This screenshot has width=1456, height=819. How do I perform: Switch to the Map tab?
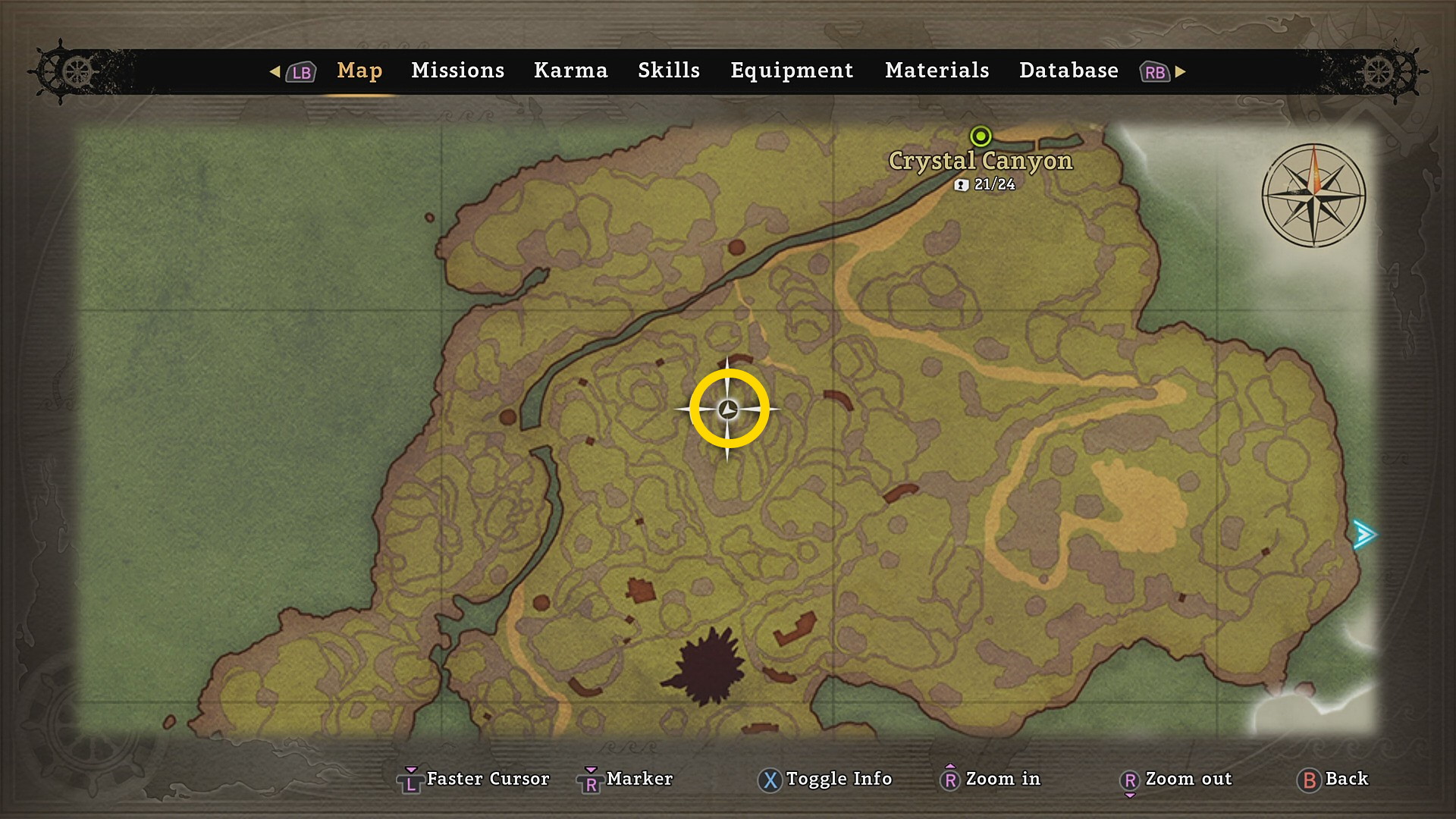[x=359, y=71]
